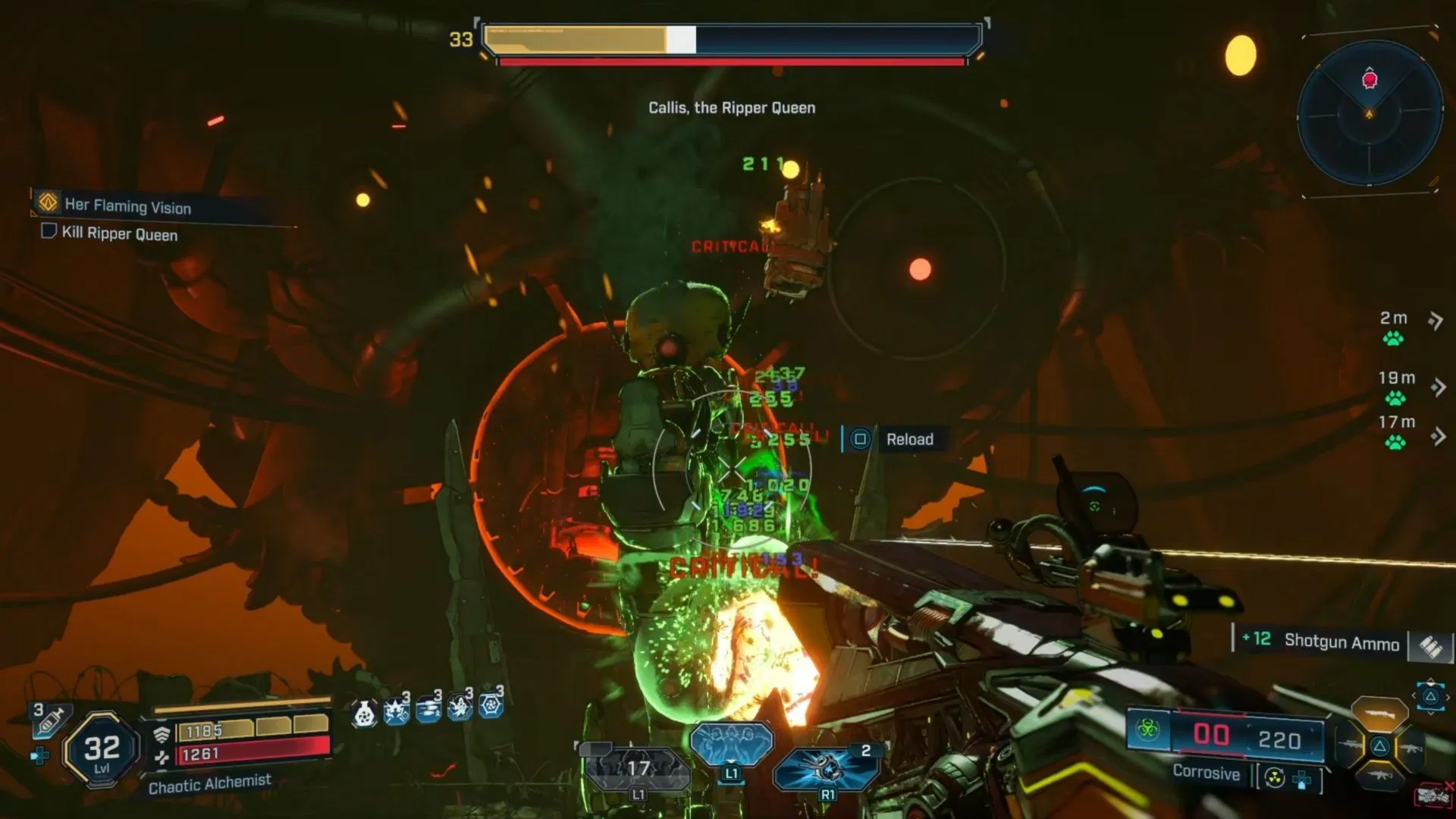Use the repair kit syringe icon
The height and width of the screenshot is (819, 1456).
(52, 720)
